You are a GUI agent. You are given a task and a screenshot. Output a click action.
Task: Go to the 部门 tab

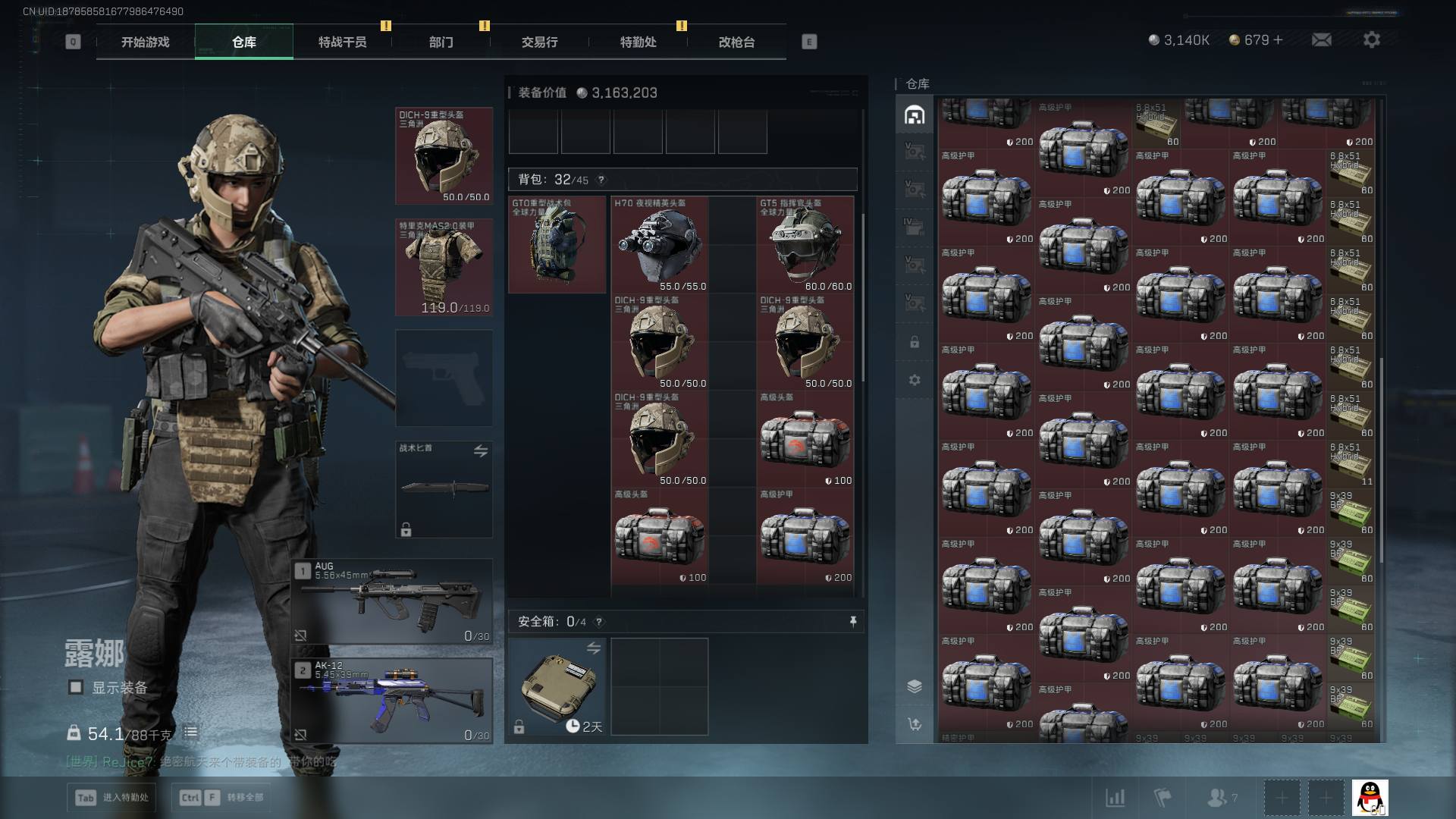(441, 42)
